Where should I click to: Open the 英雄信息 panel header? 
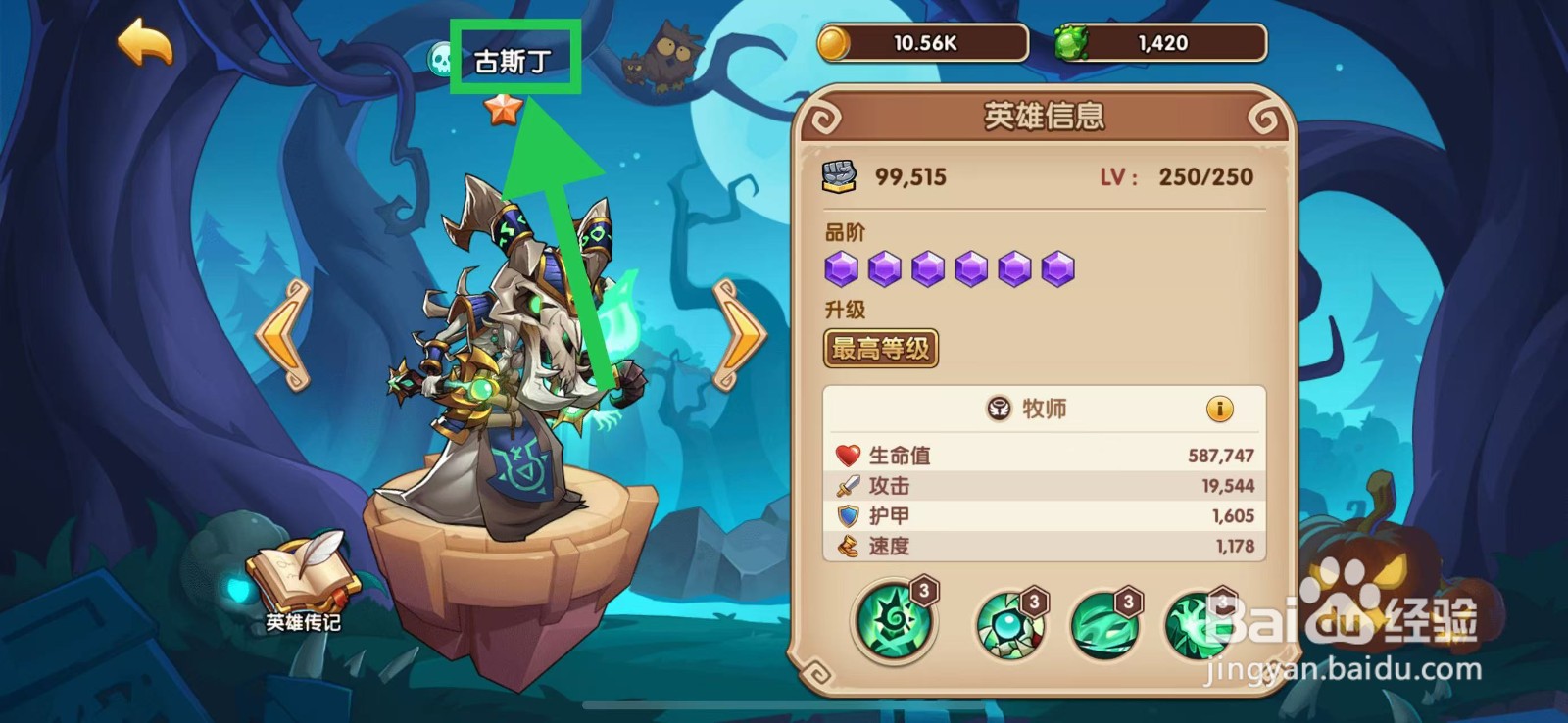pos(1044,115)
